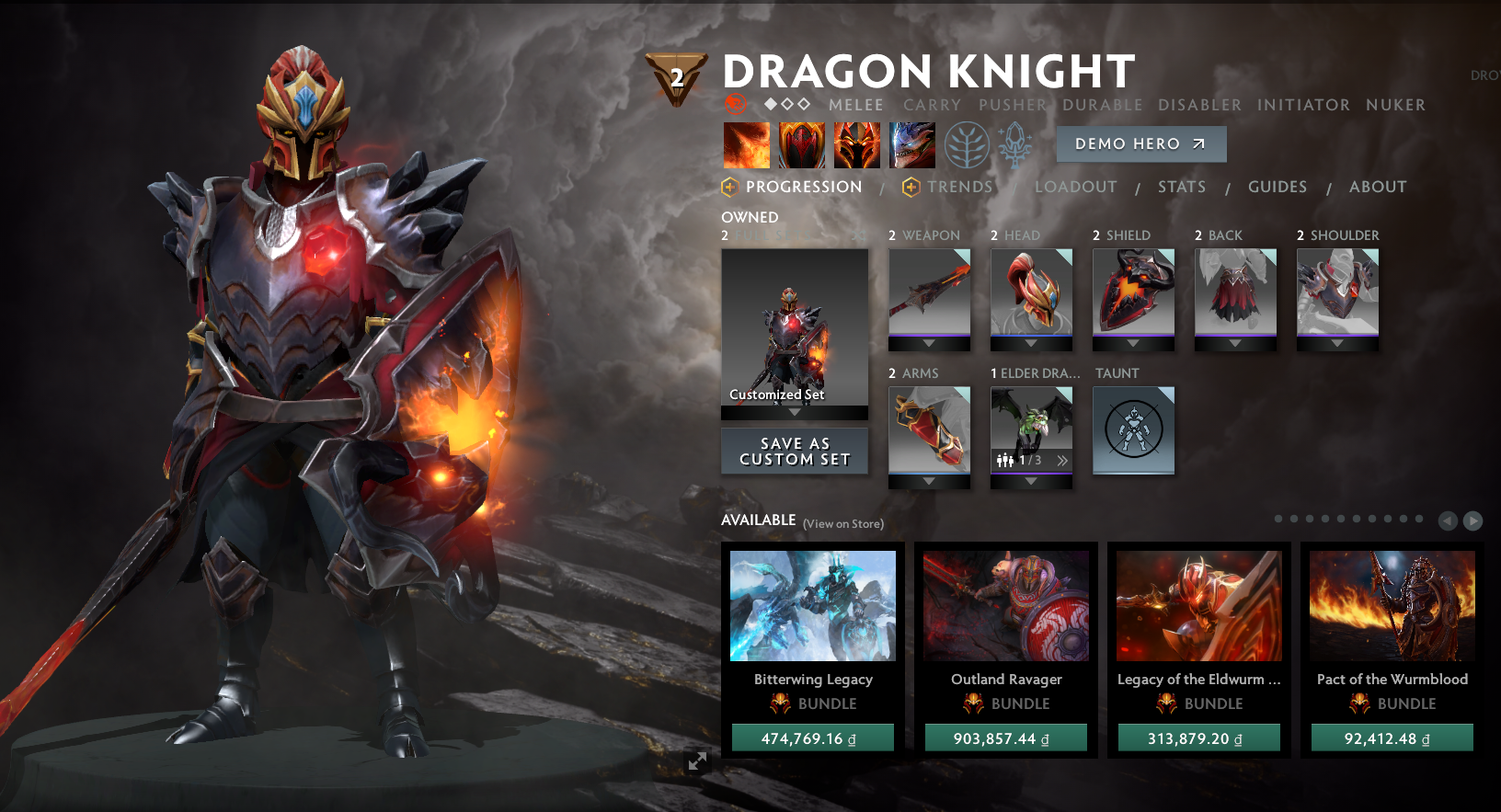
Task: Open the Taunt slot icon
Action: (1133, 429)
